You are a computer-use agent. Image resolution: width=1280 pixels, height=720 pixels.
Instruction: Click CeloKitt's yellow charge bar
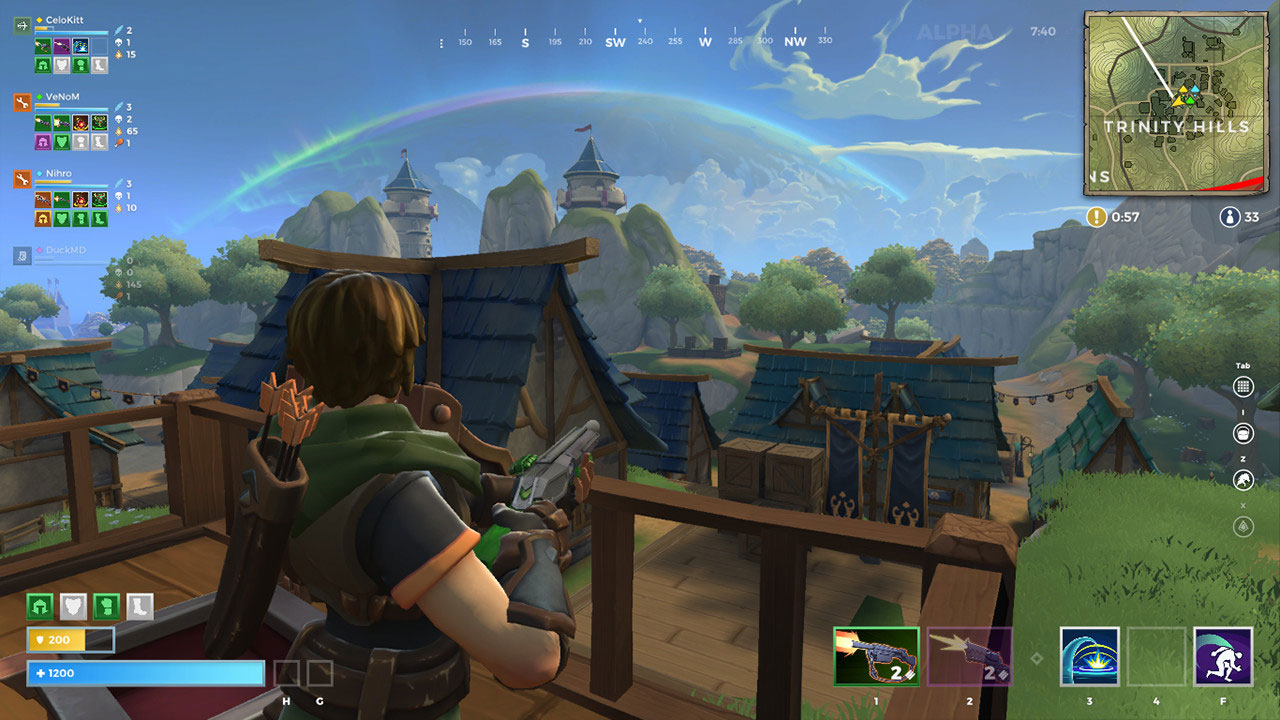(x=42, y=30)
